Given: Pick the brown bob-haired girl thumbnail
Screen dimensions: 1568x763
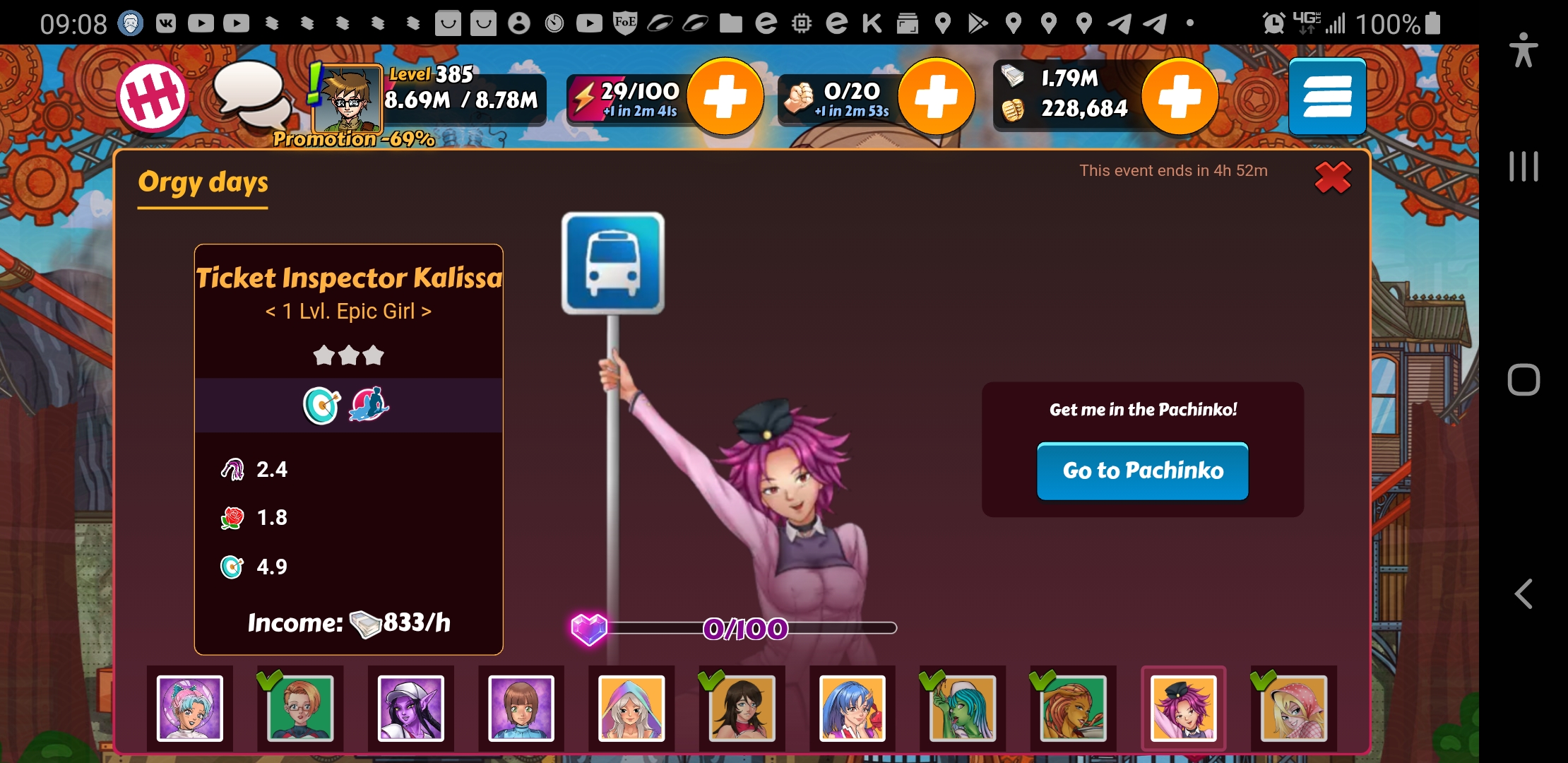Looking at the screenshot, I should click(521, 708).
